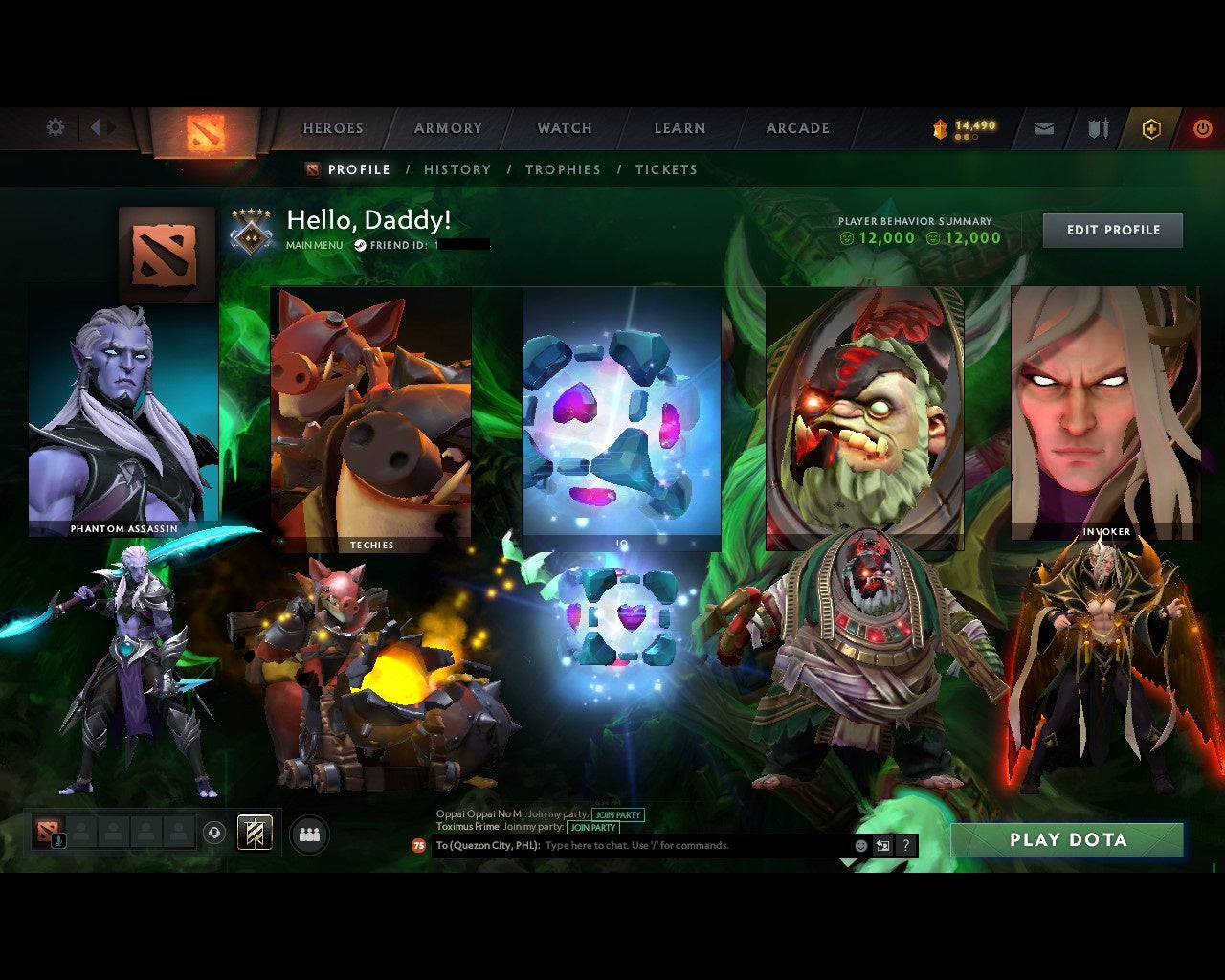Open the WATCH menu

(x=564, y=127)
